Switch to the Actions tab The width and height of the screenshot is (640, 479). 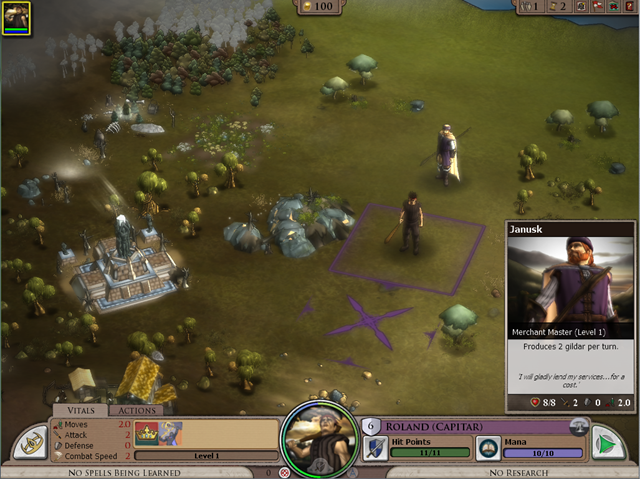(x=135, y=410)
